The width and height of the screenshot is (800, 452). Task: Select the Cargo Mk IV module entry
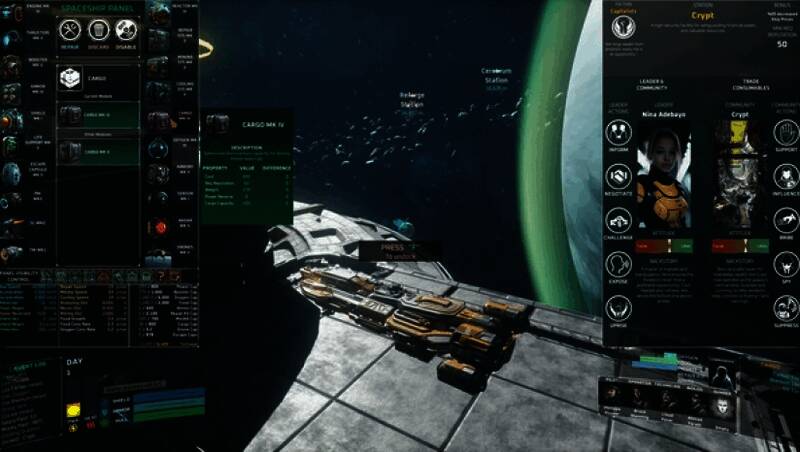98,115
